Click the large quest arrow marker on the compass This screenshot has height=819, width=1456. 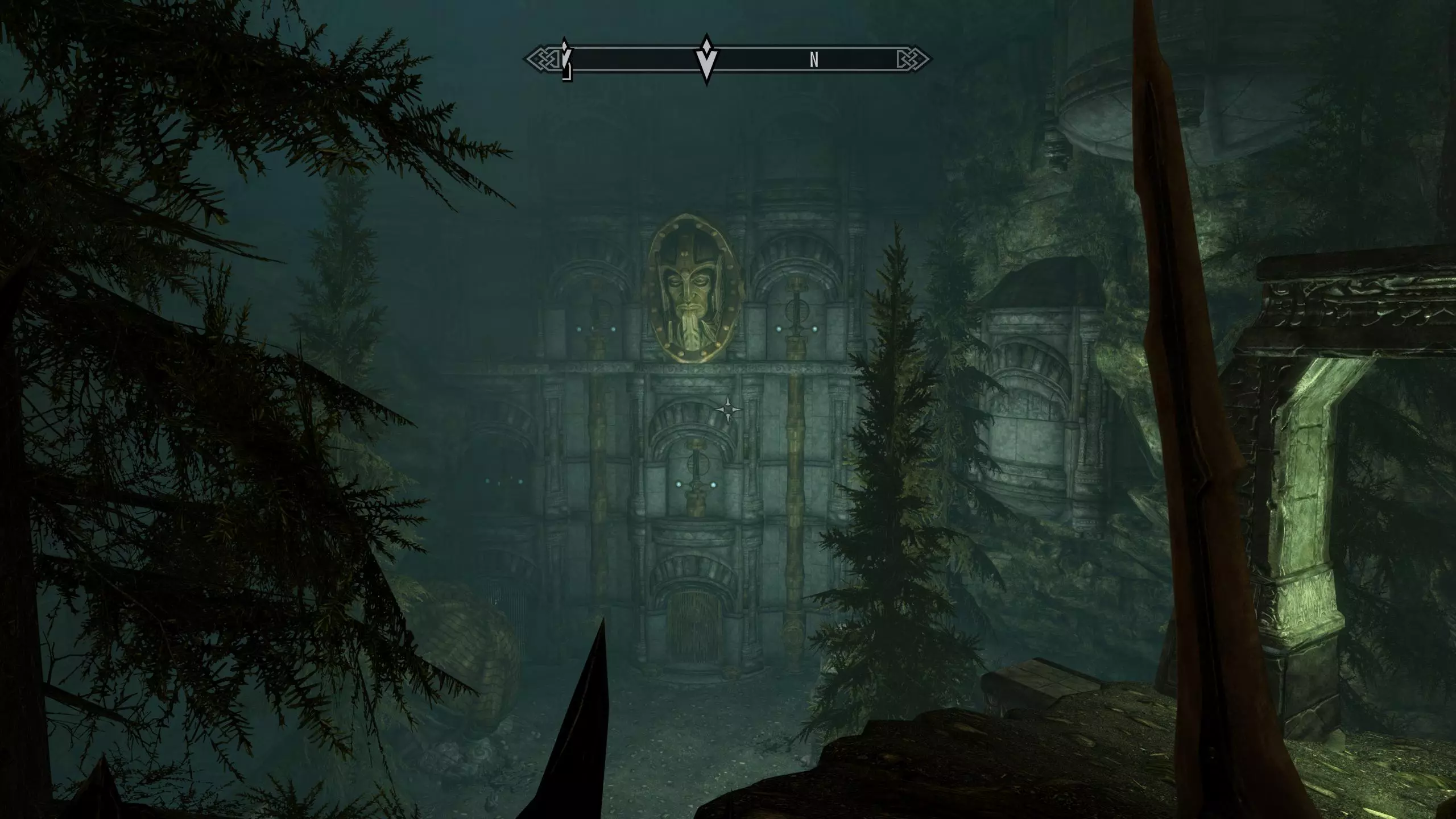706,61
